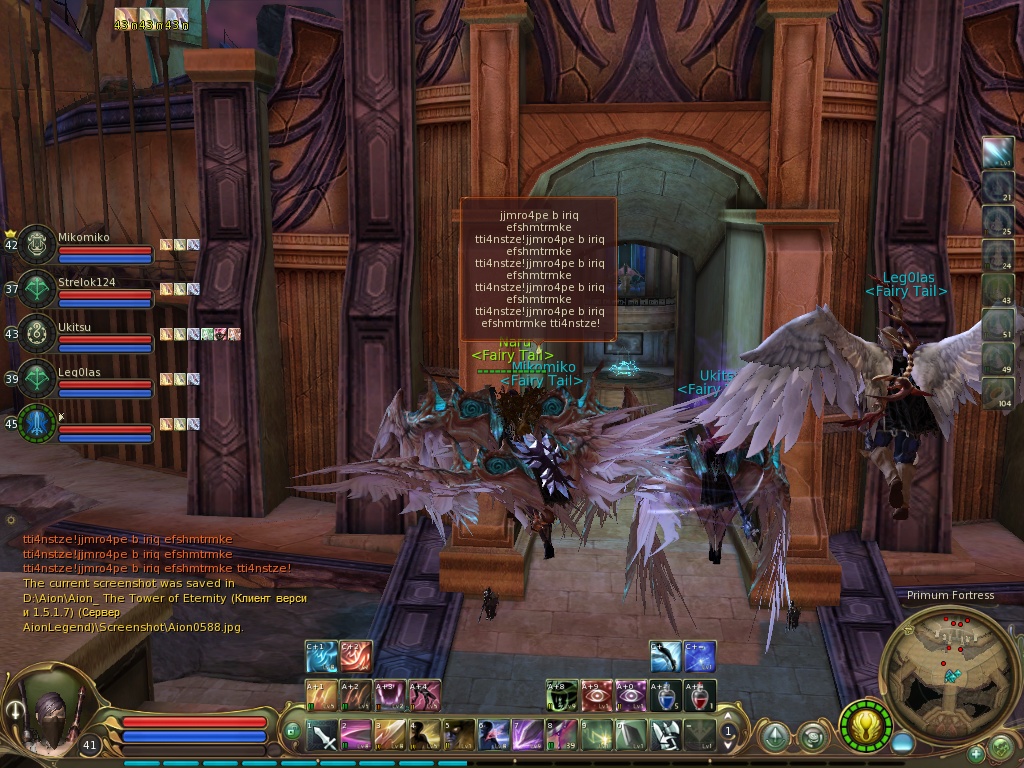Screen dimensions: 1024x768
Task: Cast the red swirl skill on C+2
Action: [x=355, y=656]
